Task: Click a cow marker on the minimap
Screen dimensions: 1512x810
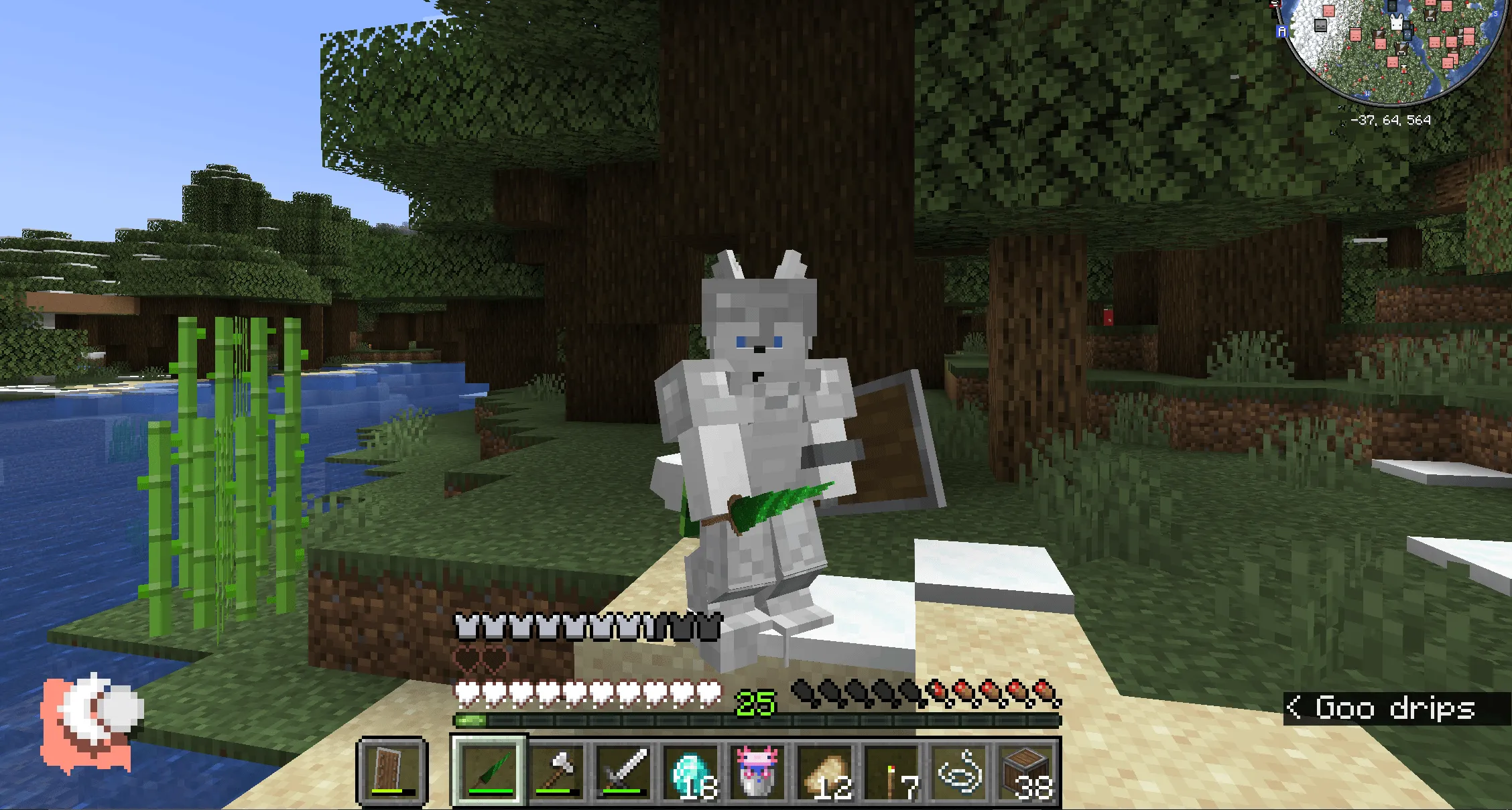Action: (1401, 49)
